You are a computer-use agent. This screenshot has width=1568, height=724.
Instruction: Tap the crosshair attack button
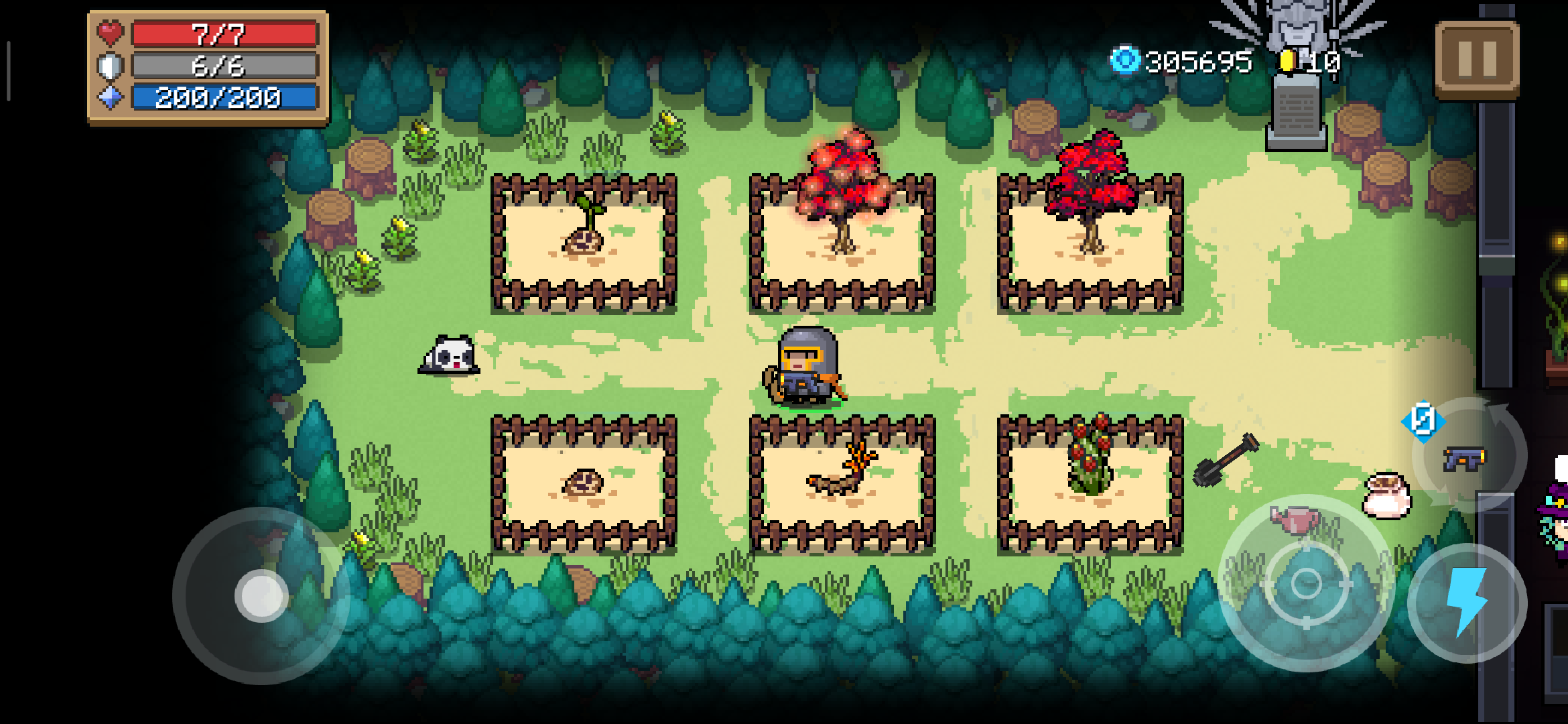pos(1306,583)
